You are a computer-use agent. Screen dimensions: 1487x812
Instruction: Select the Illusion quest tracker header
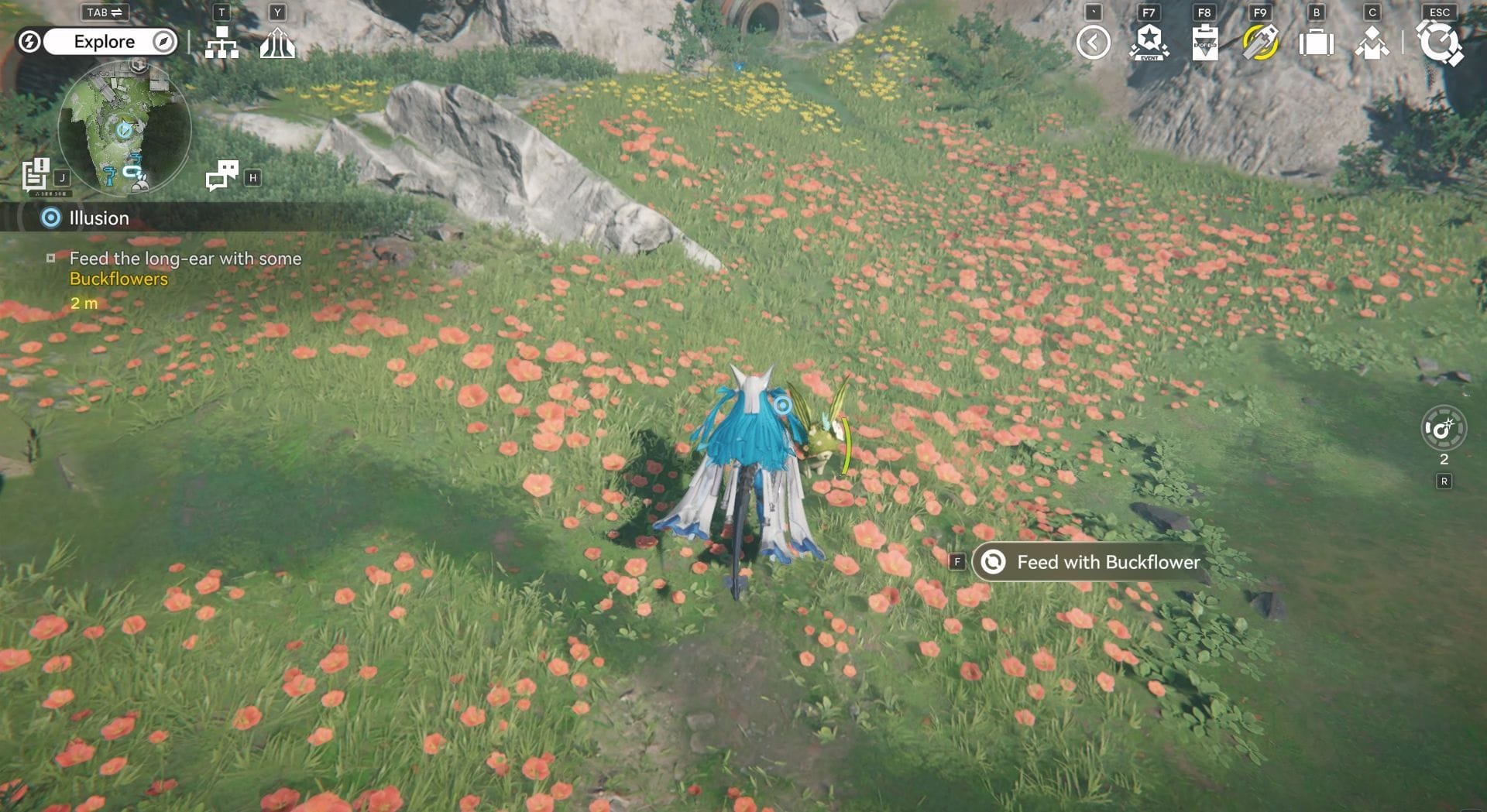(x=99, y=218)
